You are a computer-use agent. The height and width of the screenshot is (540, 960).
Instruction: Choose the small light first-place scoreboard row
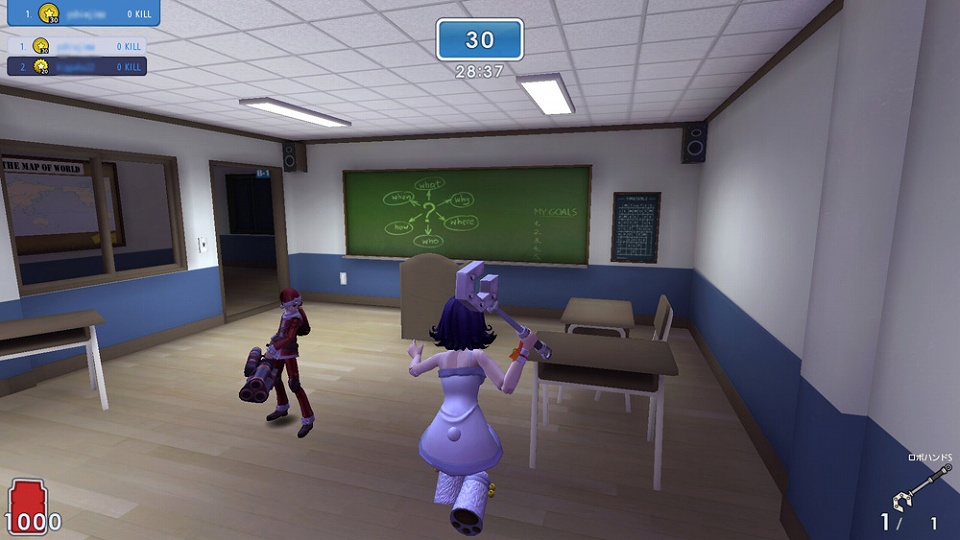point(78,46)
